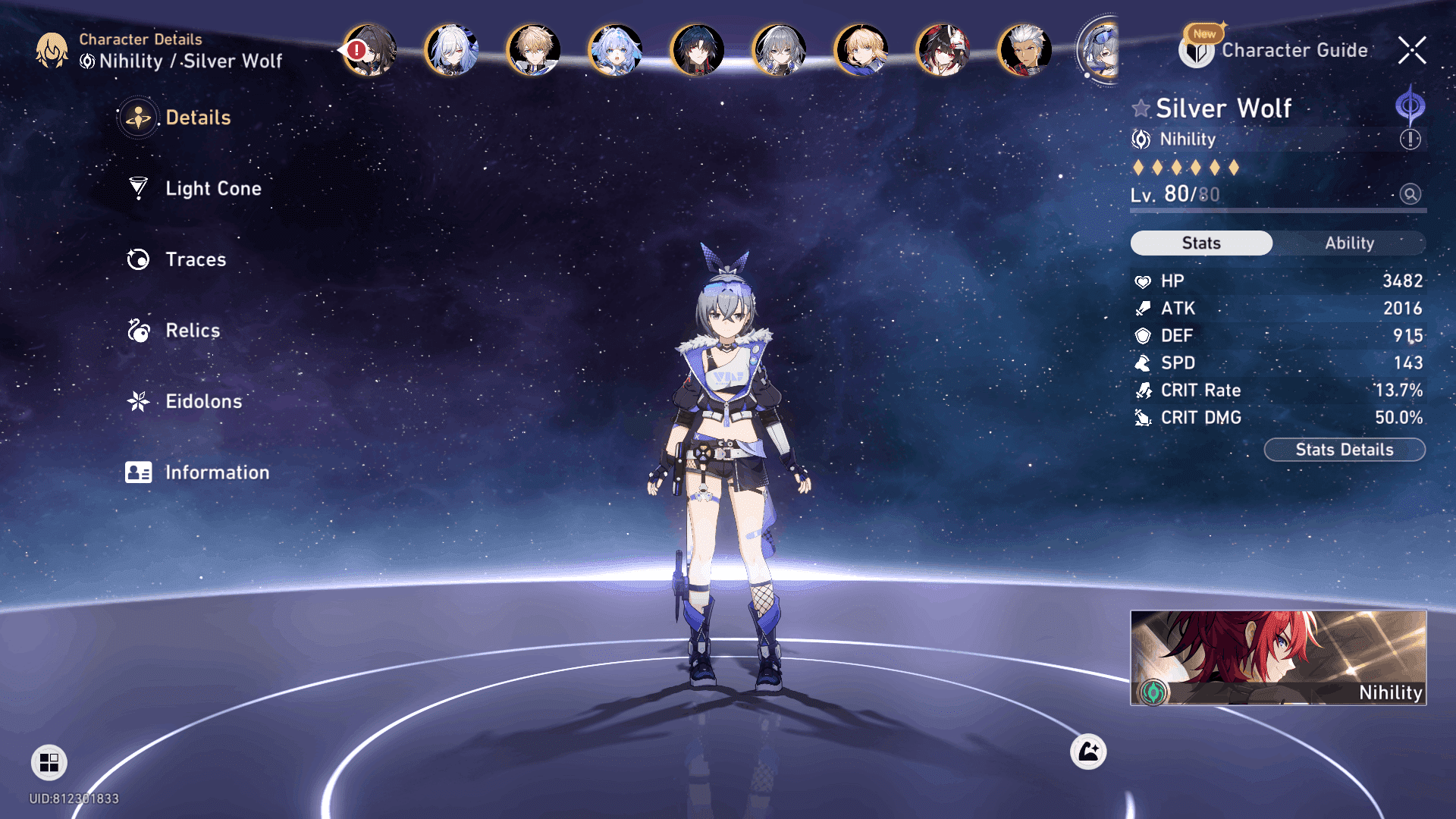
Task: Select the red-masked character portrait
Action: click(943, 50)
